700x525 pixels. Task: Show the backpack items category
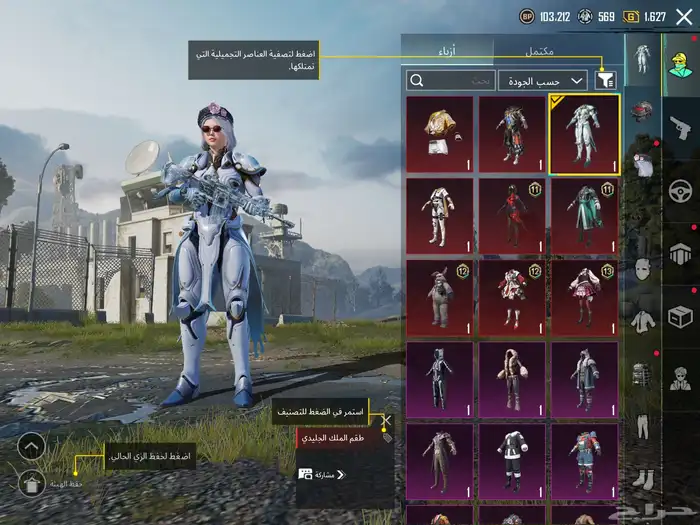click(x=641, y=375)
